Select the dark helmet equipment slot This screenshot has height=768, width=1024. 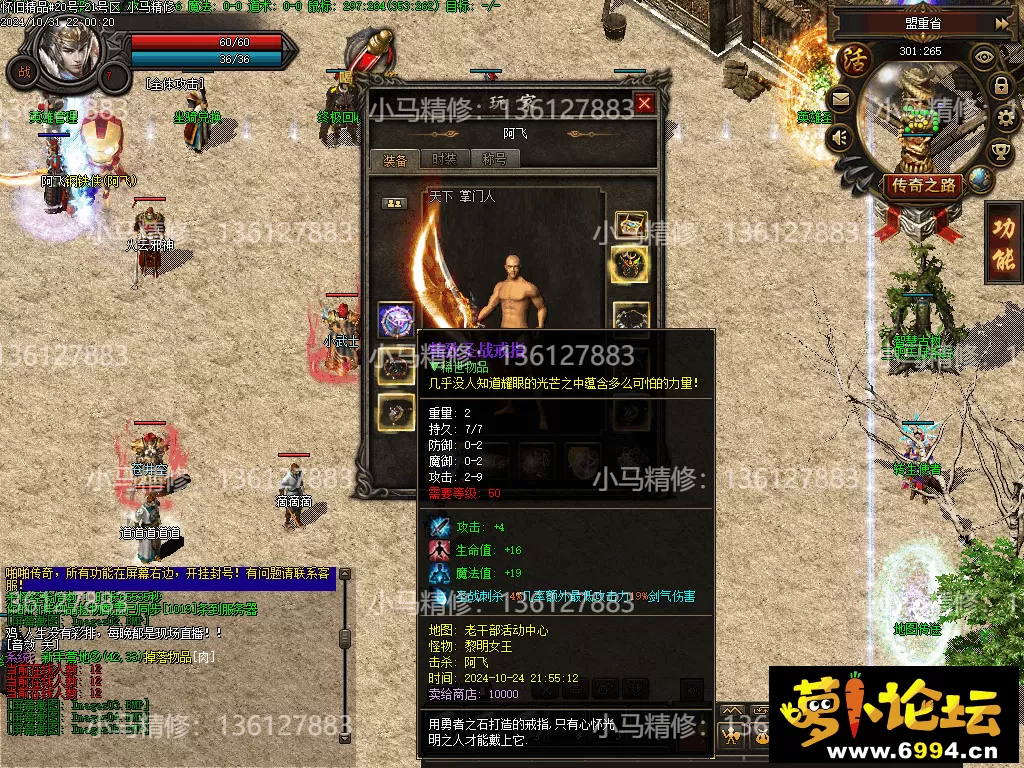630,265
